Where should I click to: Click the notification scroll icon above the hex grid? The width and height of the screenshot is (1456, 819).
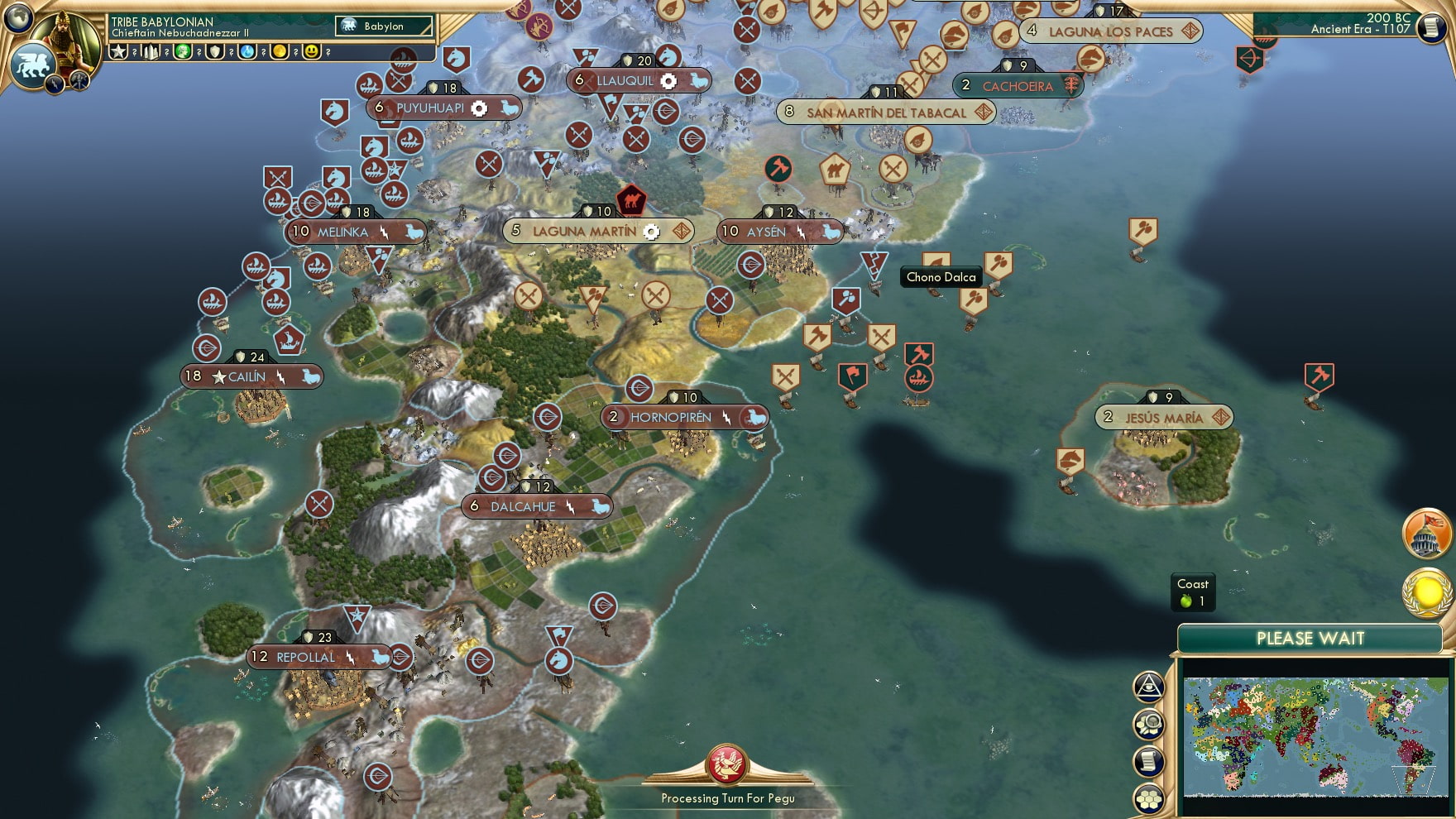coord(1148,759)
